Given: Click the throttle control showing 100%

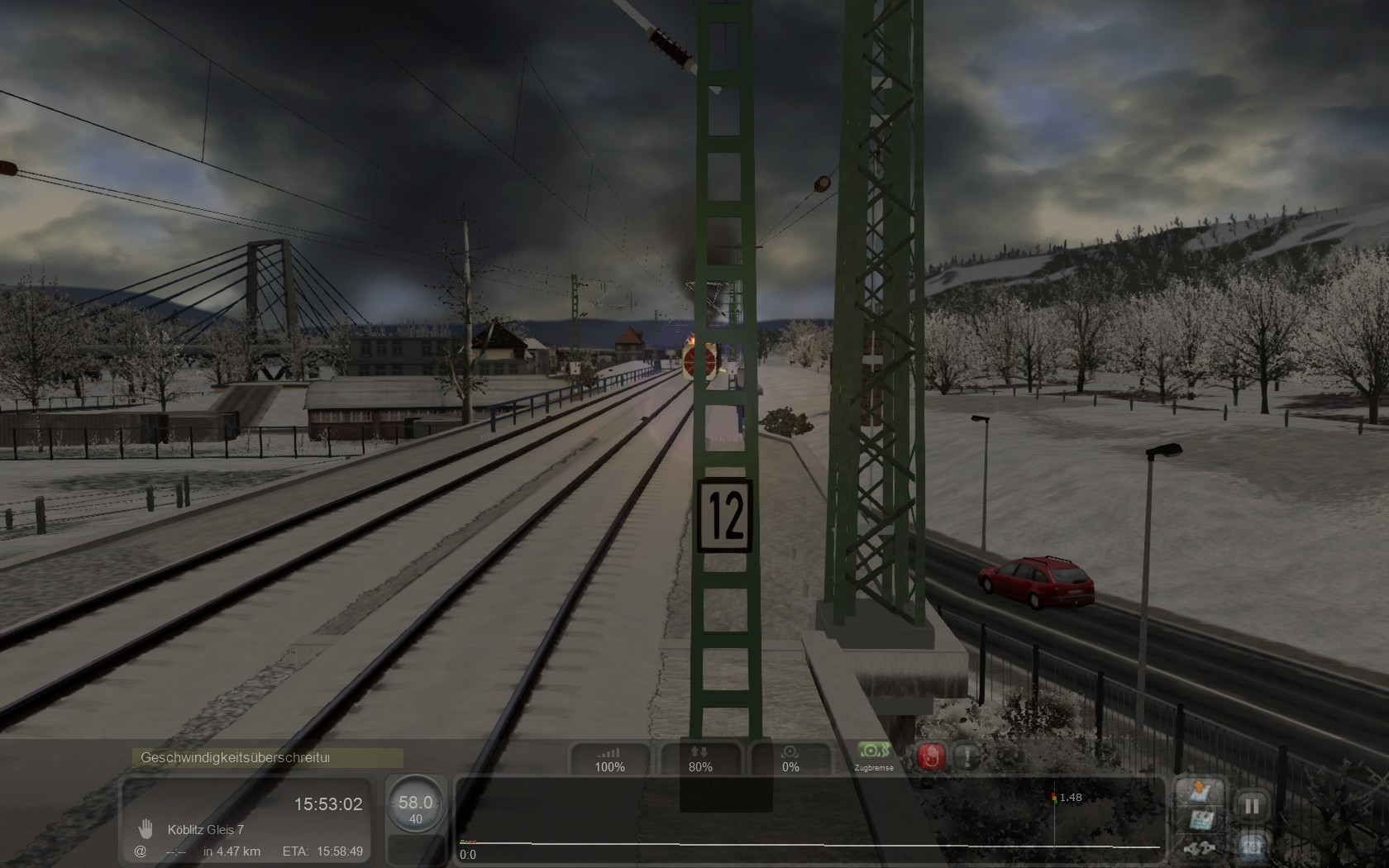Looking at the screenshot, I should tap(610, 758).
